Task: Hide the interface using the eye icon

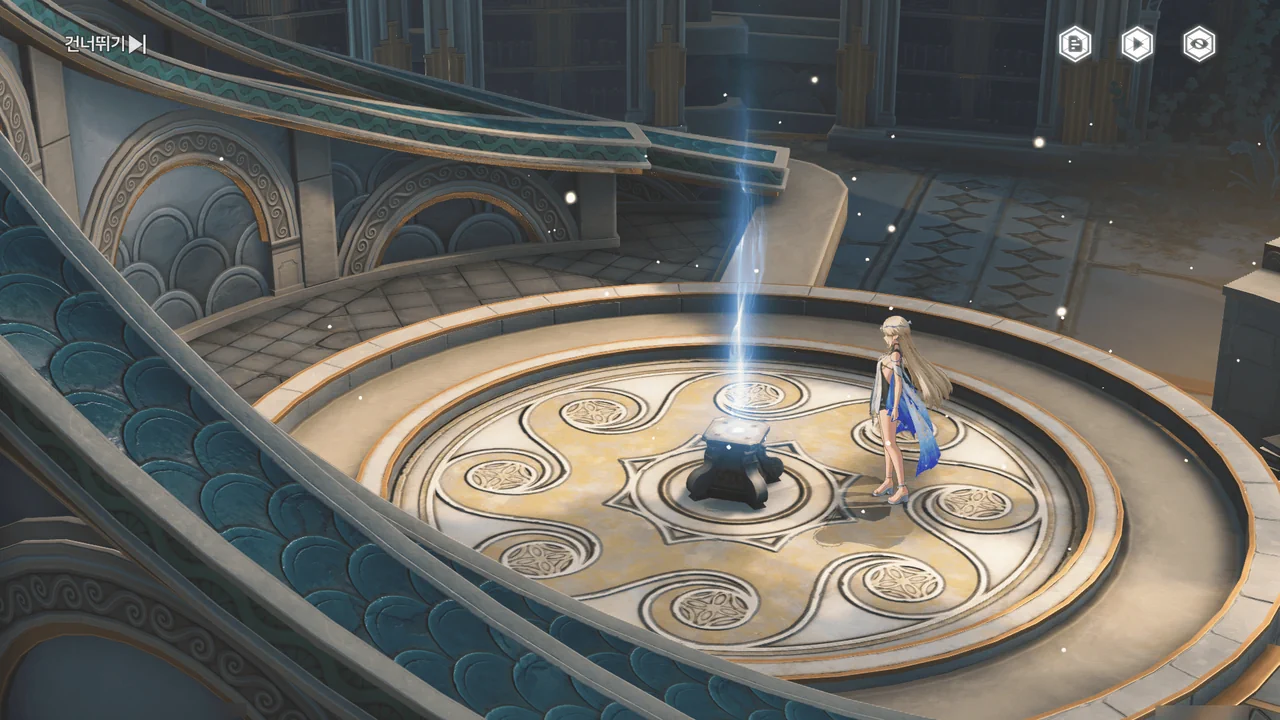Action: pos(1199,44)
